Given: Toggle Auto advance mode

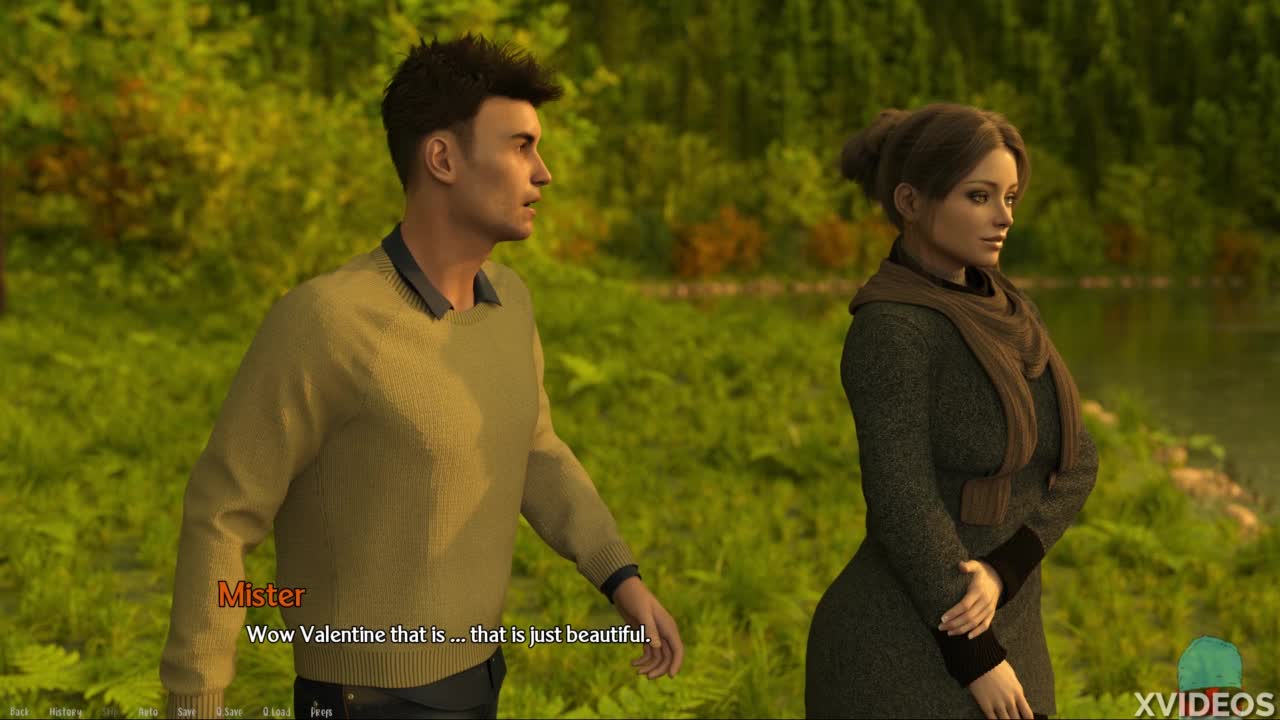Looking at the screenshot, I should [x=148, y=712].
